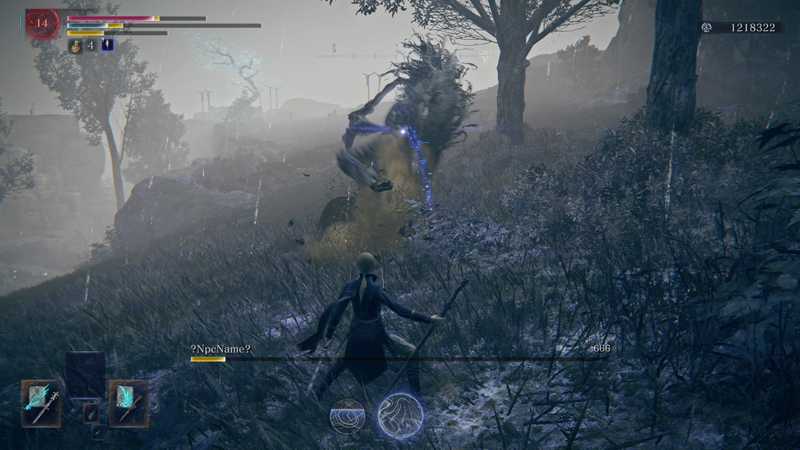800x450 pixels.
Task: Select the left-hand spear weapon slot
Action: (41, 403)
